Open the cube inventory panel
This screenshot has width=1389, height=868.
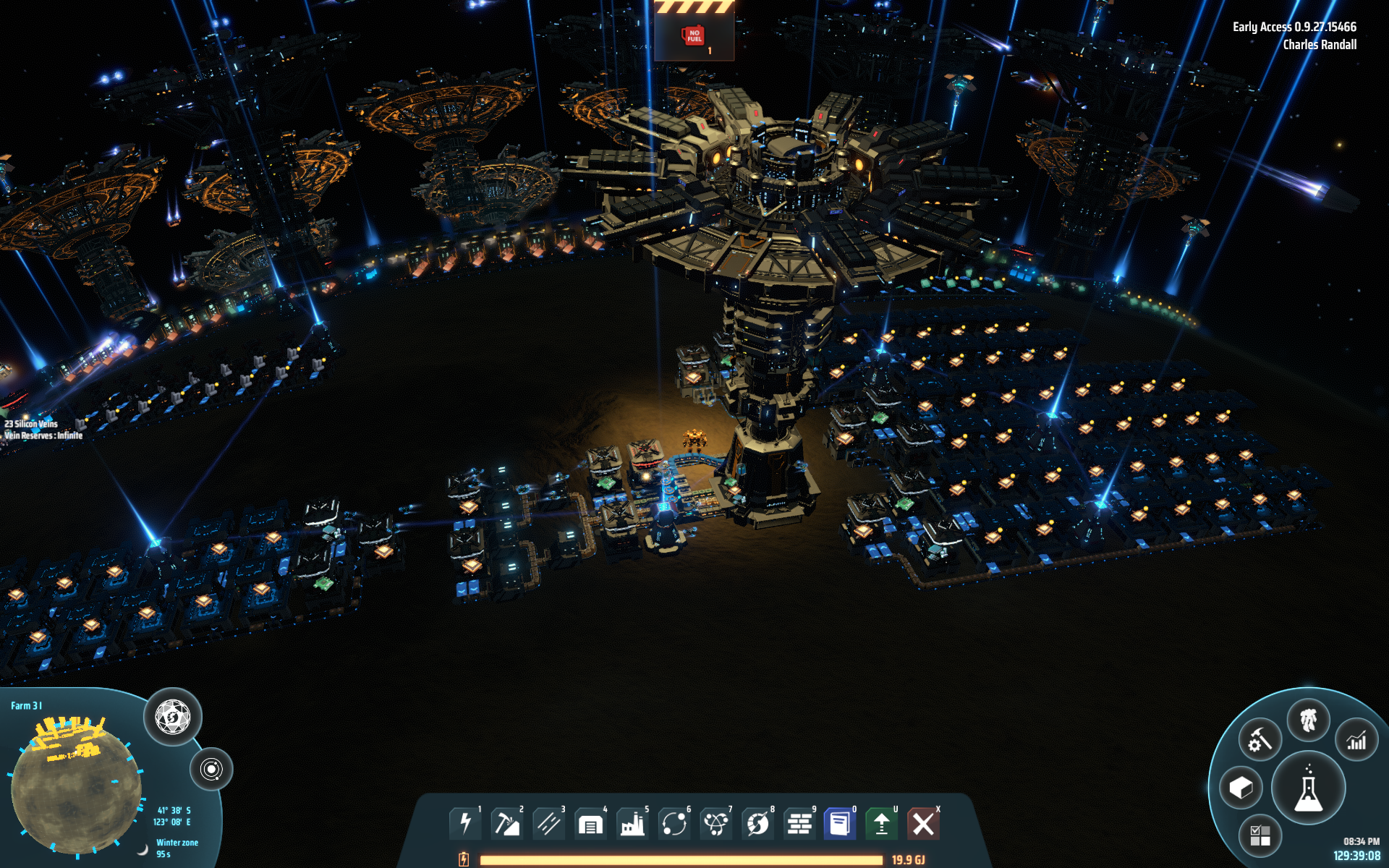pos(1241,788)
